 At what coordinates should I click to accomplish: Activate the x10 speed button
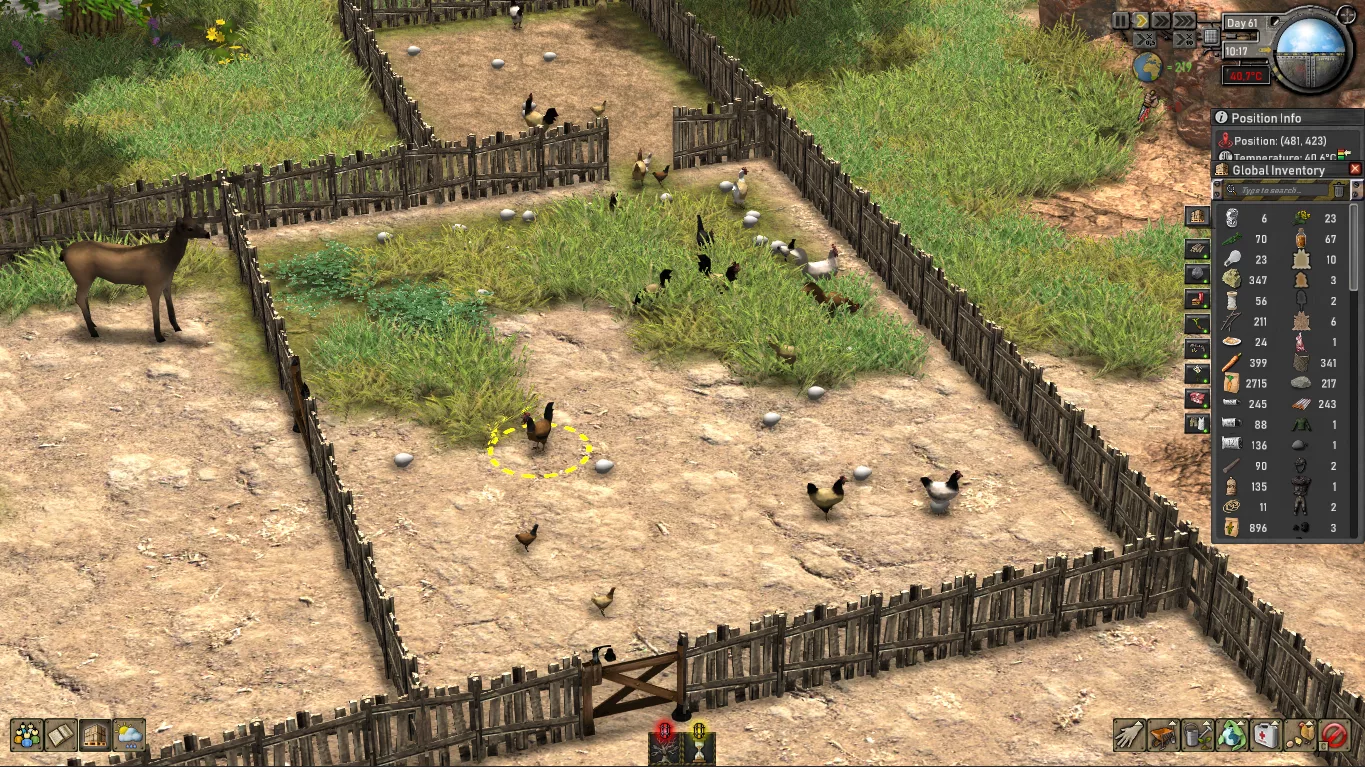pyautogui.click(x=1184, y=40)
